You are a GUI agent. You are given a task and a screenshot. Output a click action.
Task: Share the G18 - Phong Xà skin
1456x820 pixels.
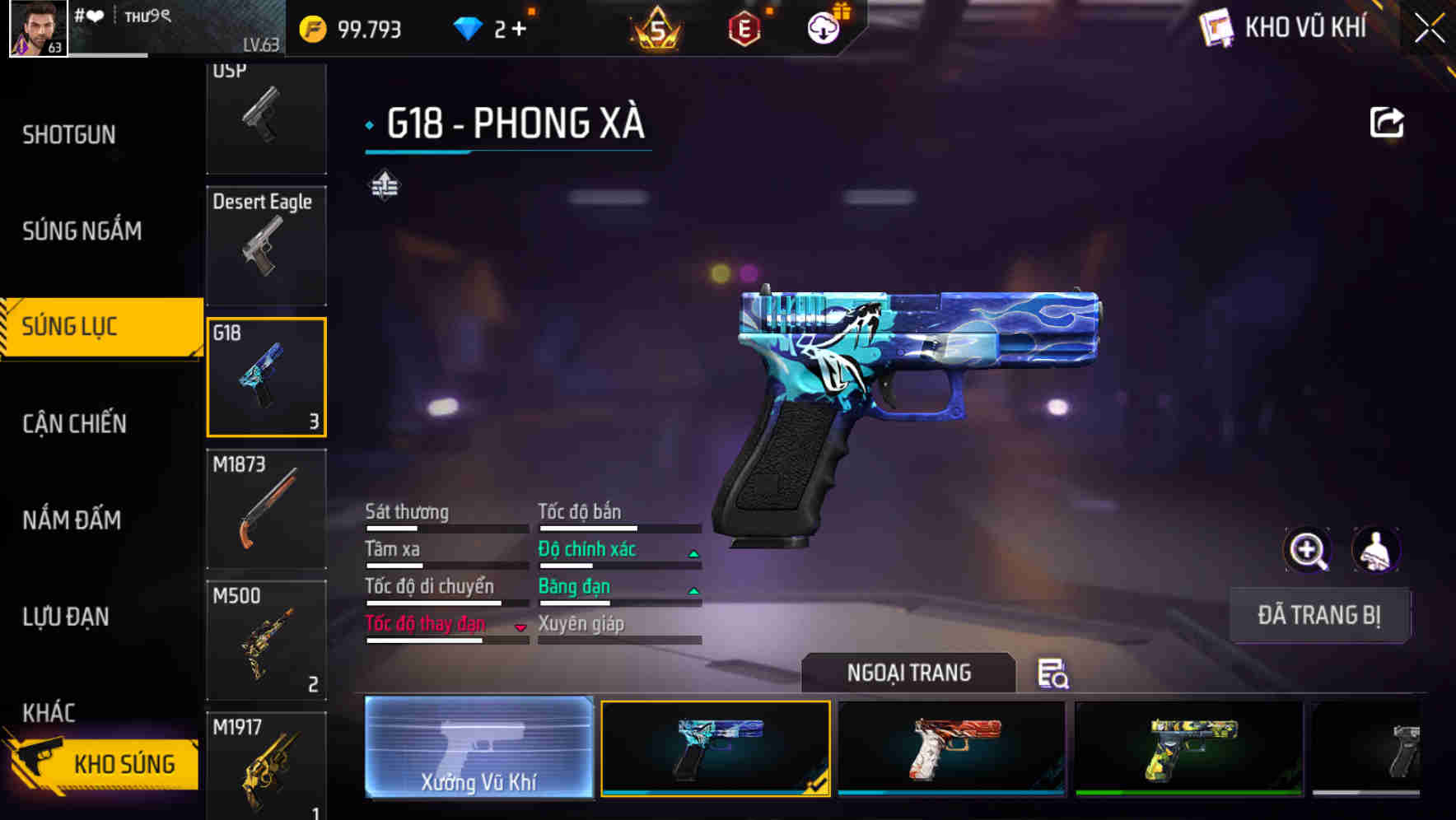1387,122
